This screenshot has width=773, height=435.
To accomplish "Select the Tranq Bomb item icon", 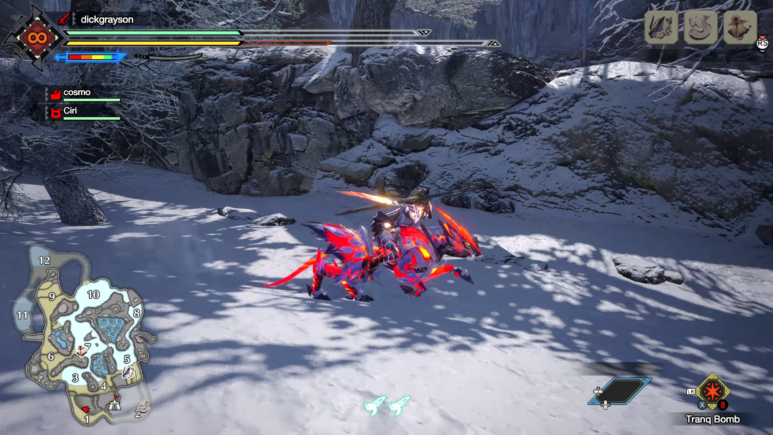I will point(712,392).
